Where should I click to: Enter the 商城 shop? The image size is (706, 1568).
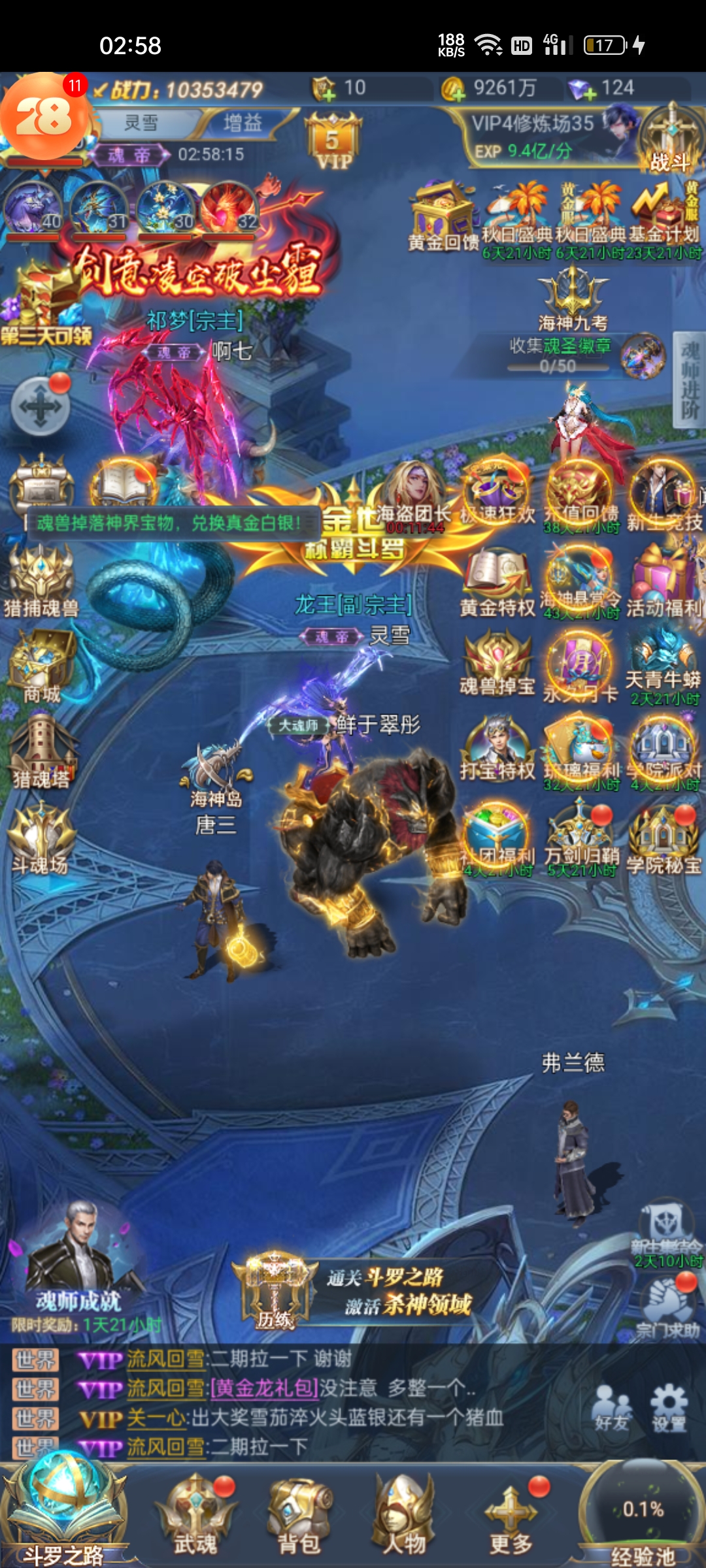(x=41, y=666)
